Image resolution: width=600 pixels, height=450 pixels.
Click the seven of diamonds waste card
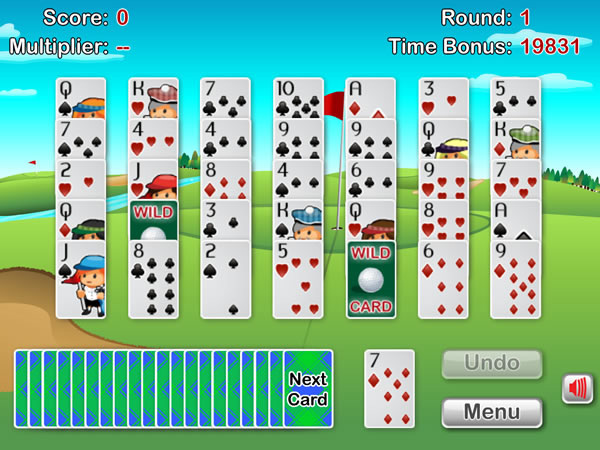tap(387, 391)
